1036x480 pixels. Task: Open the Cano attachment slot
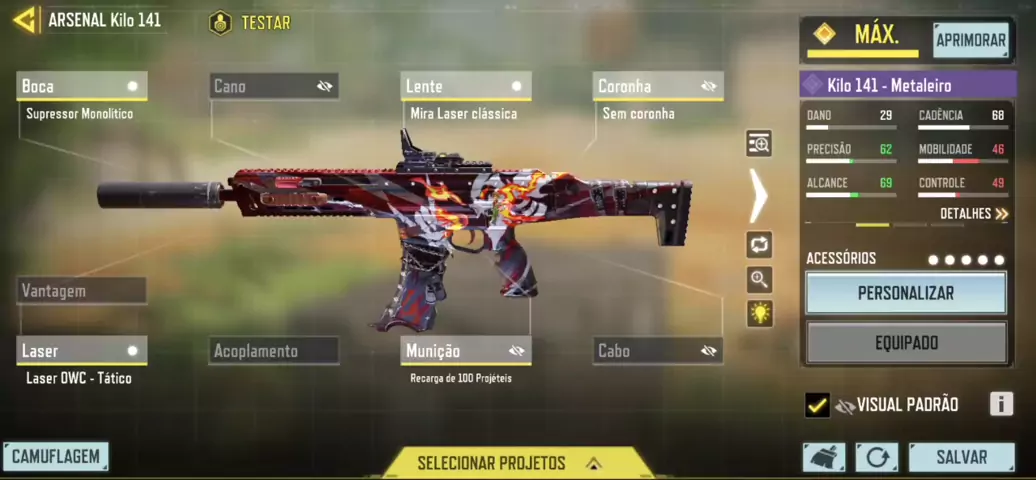(274, 86)
